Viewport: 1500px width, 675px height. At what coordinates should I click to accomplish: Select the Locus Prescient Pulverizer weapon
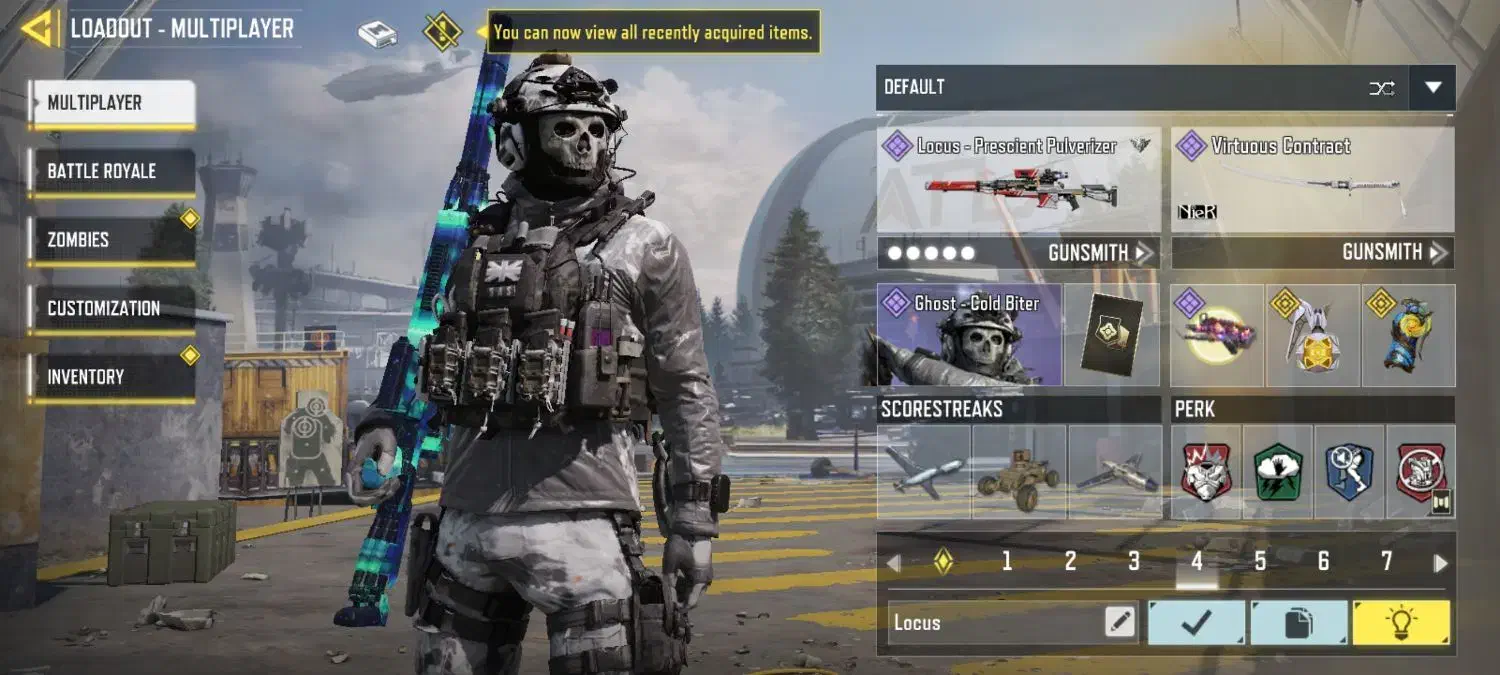tap(1018, 181)
